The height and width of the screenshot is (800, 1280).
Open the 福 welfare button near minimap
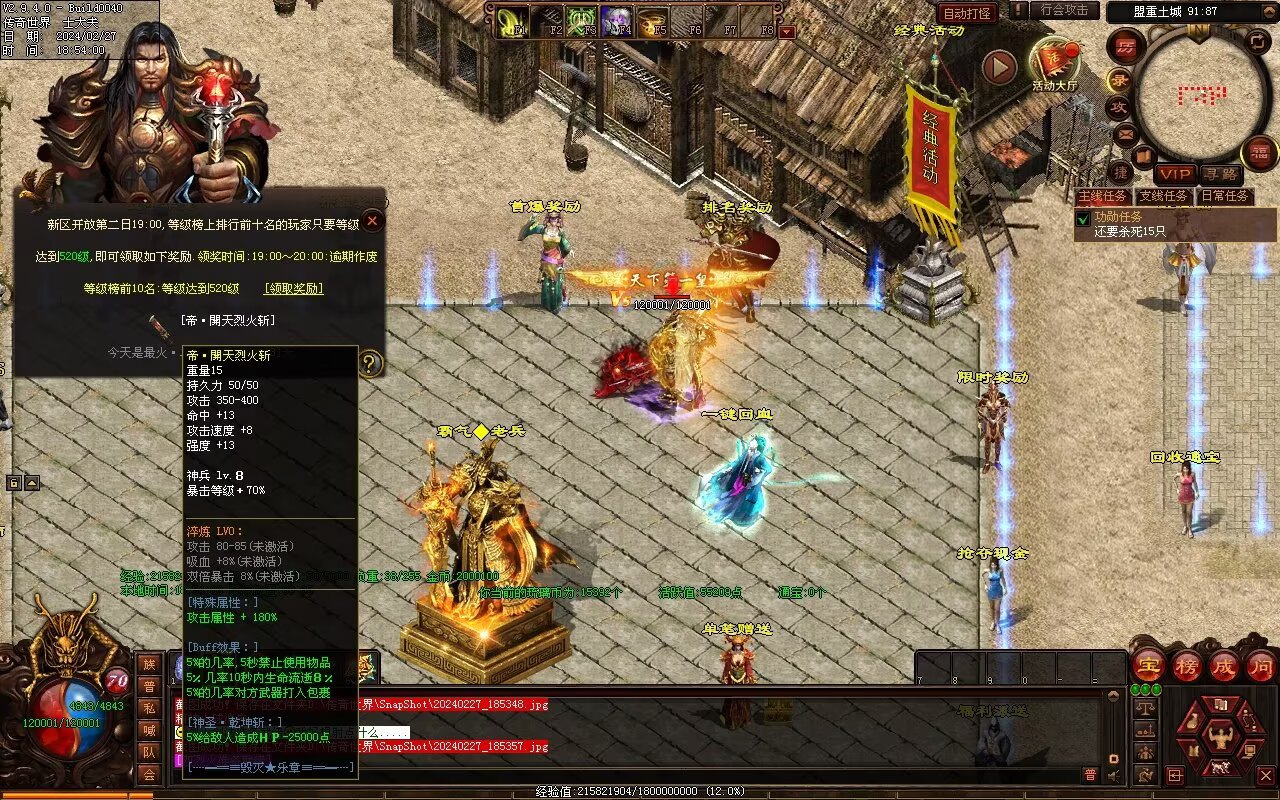pyautogui.click(x=1259, y=153)
